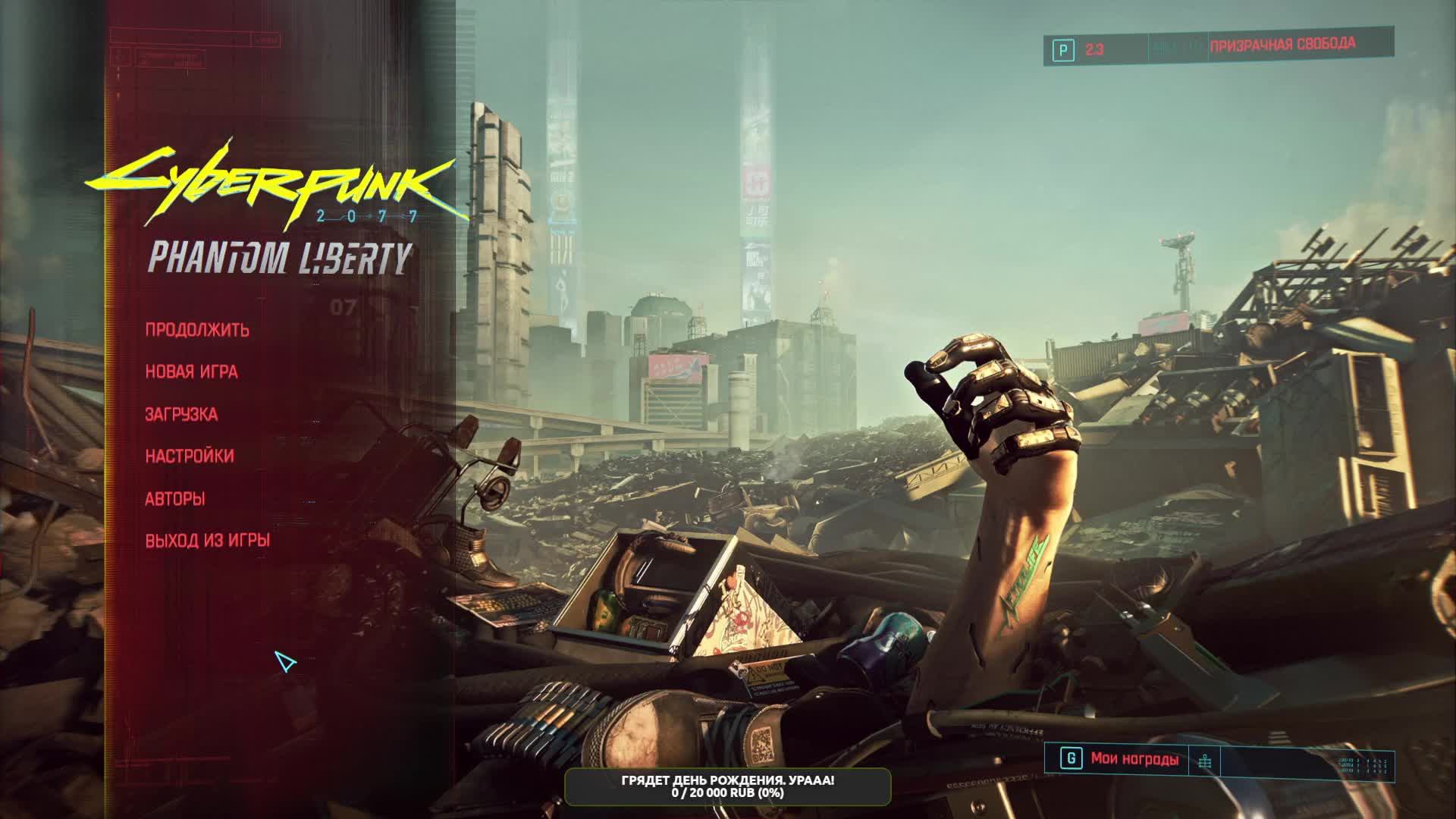Viewport: 1456px width, 819px height.
Task: Open the ЗАГРУЗКА load menu
Action: tap(181, 414)
